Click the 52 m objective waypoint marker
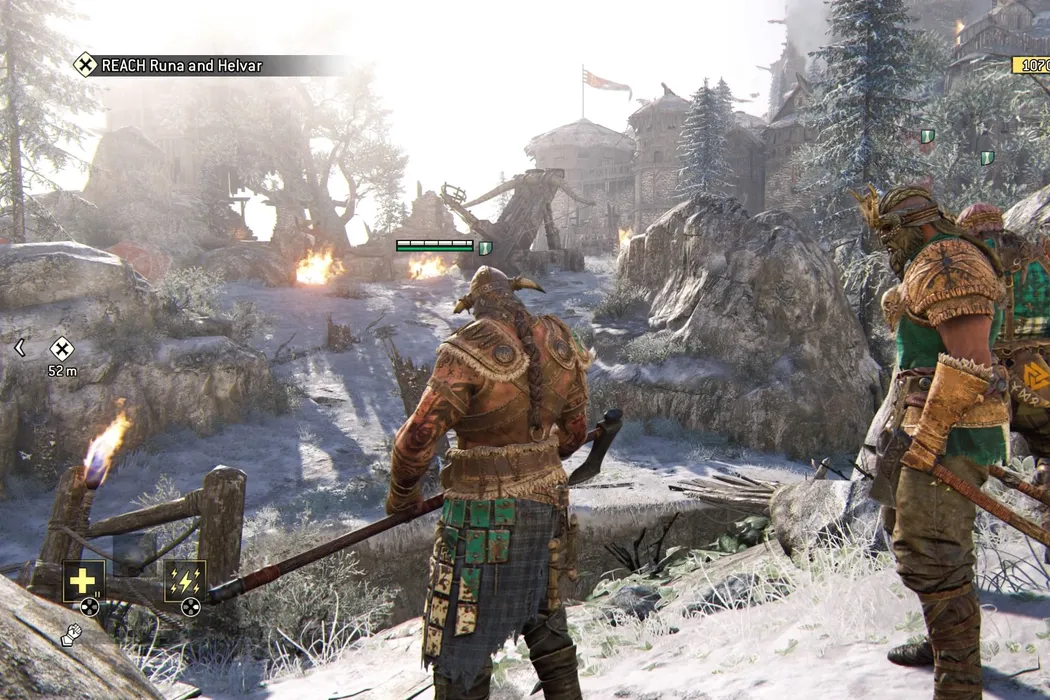The image size is (1050, 700). pyautogui.click(x=62, y=349)
